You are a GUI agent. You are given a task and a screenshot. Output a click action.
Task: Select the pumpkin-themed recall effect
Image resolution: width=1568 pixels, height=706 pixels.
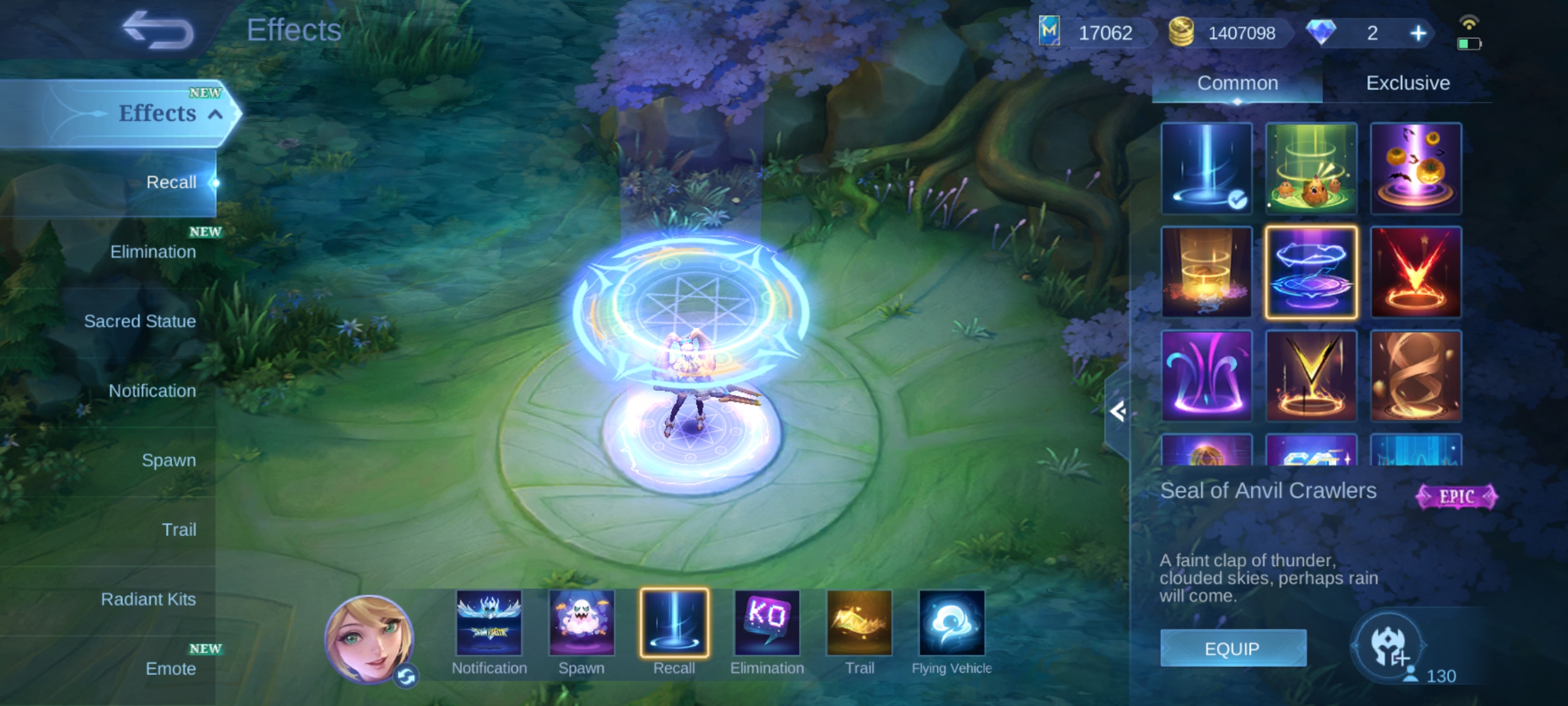(1415, 168)
